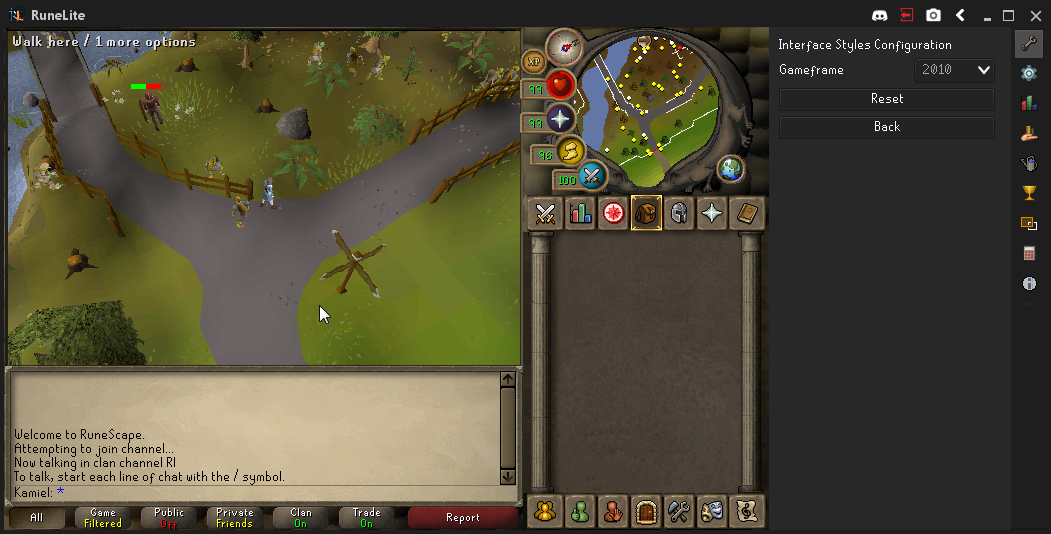The image size is (1051, 534).
Task: Open the door-icon Logout tab
Action: pos(646,511)
